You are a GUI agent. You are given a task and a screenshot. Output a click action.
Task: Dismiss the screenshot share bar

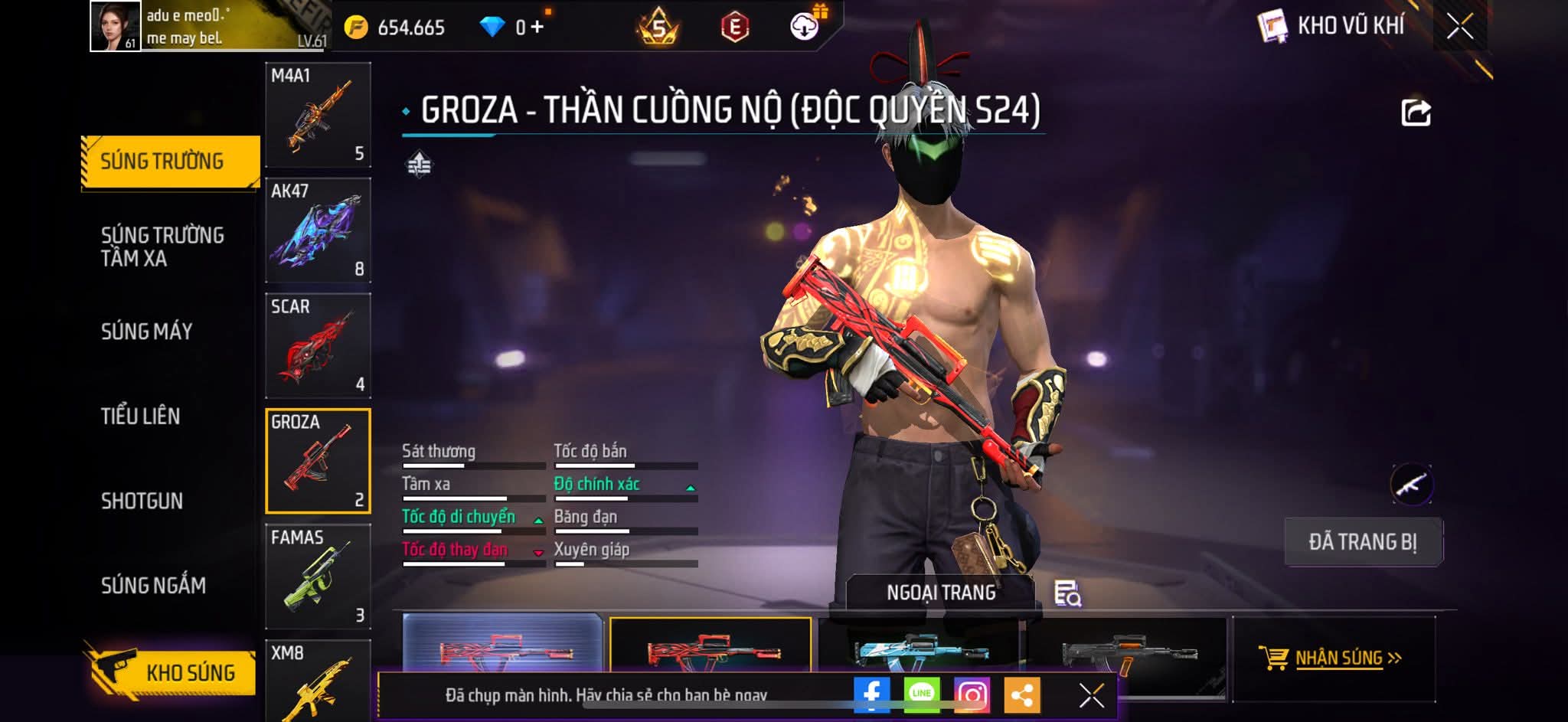(1091, 695)
